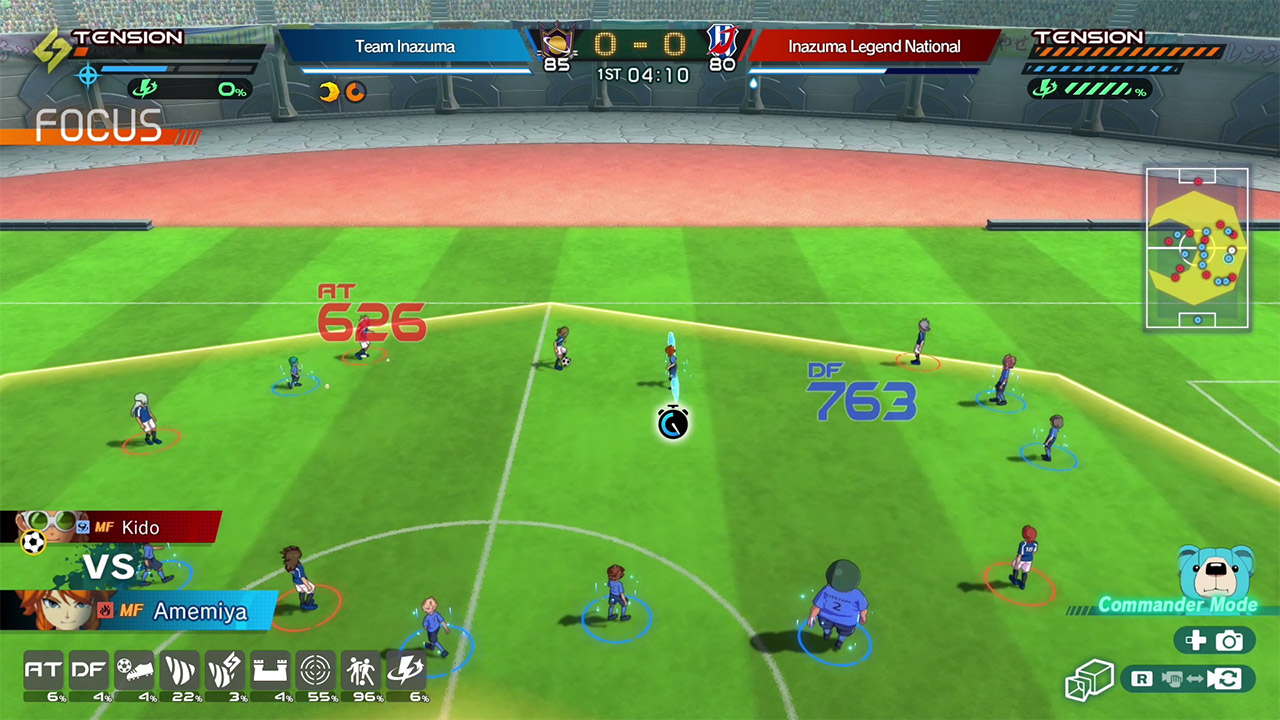Click the Team Inazuma name banner
The width and height of the screenshot is (1280, 720).
point(405,46)
